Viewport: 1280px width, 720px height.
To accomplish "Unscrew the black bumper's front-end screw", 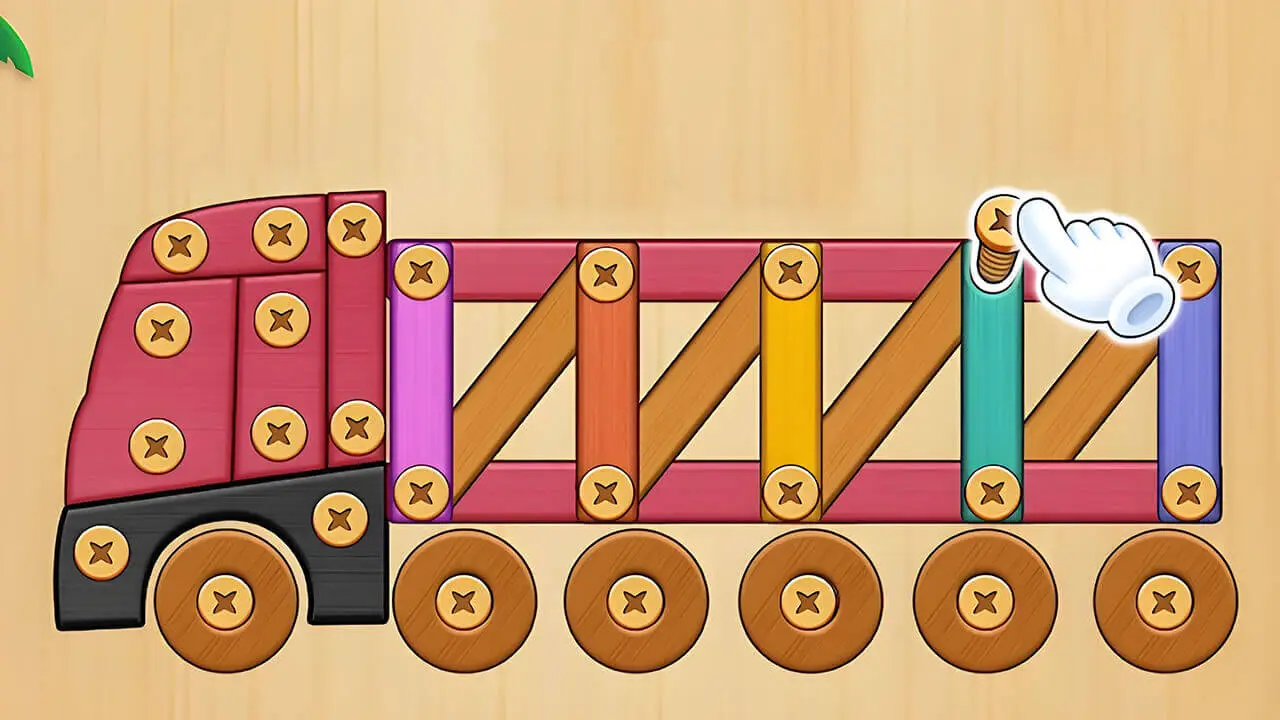I will click(x=101, y=552).
